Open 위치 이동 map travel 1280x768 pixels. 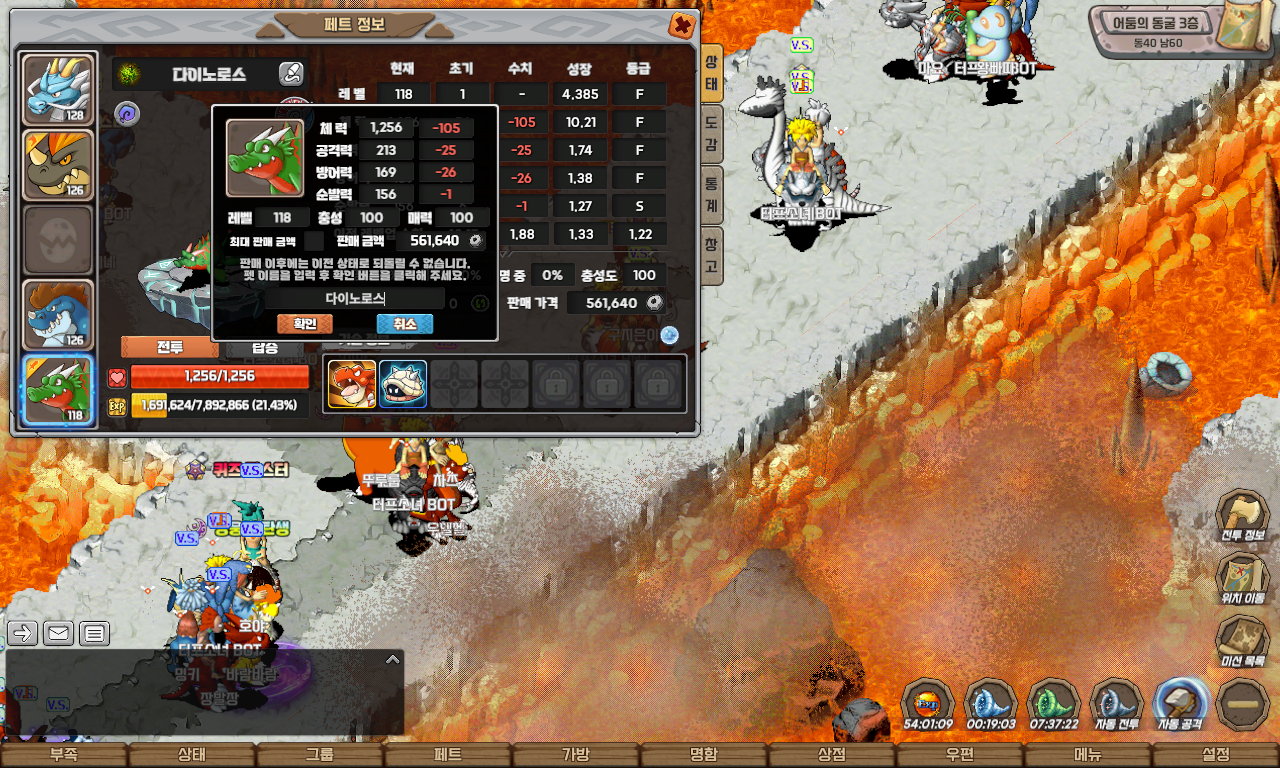point(1242,578)
